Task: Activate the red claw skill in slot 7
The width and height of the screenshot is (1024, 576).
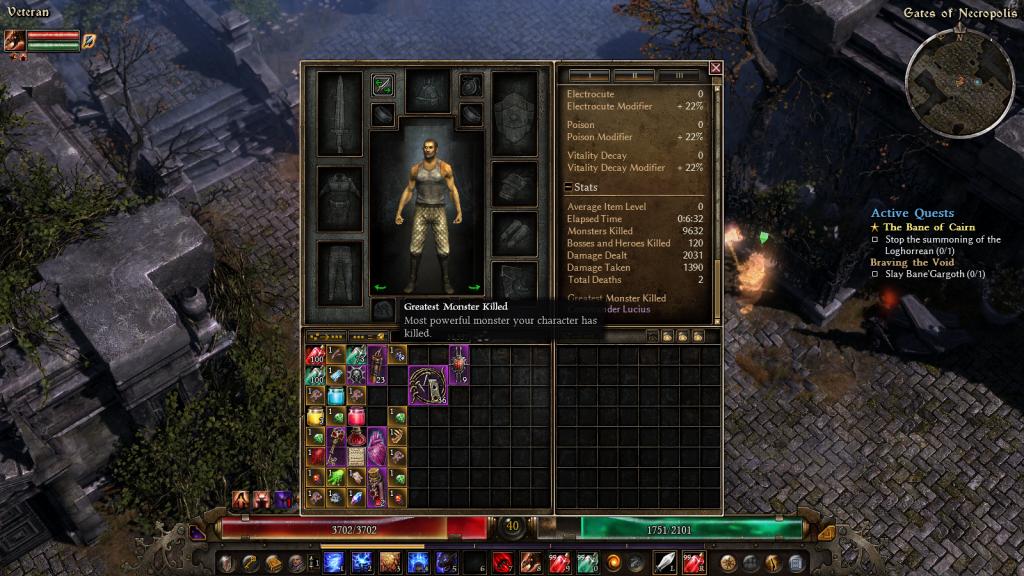Action: tap(502, 562)
